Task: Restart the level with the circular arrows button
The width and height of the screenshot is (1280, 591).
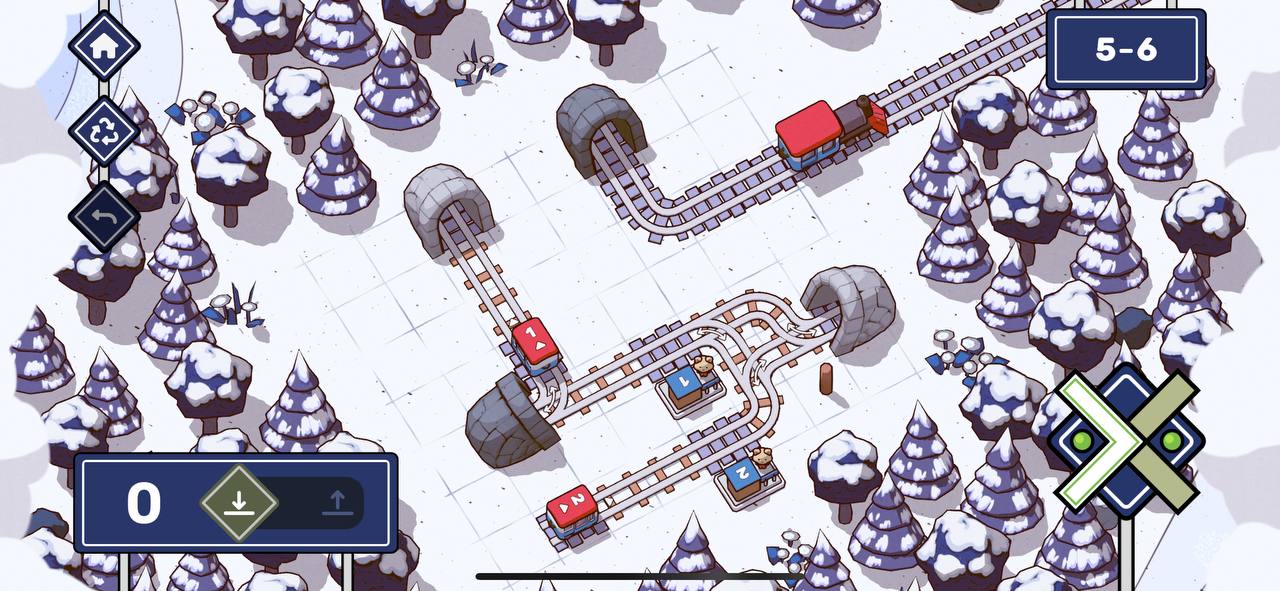Action: 104,131
